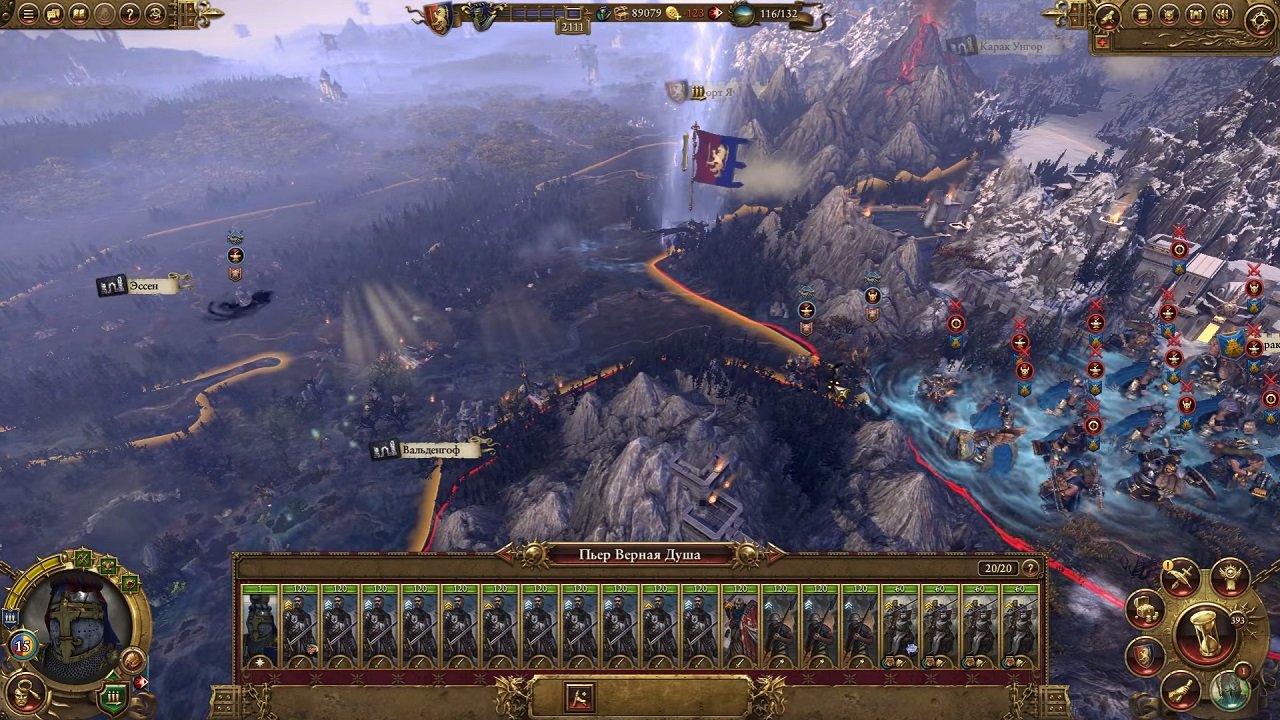Click the glowing green quest notification icon
The width and height of the screenshot is (1280, 720).
(1230, 691)
